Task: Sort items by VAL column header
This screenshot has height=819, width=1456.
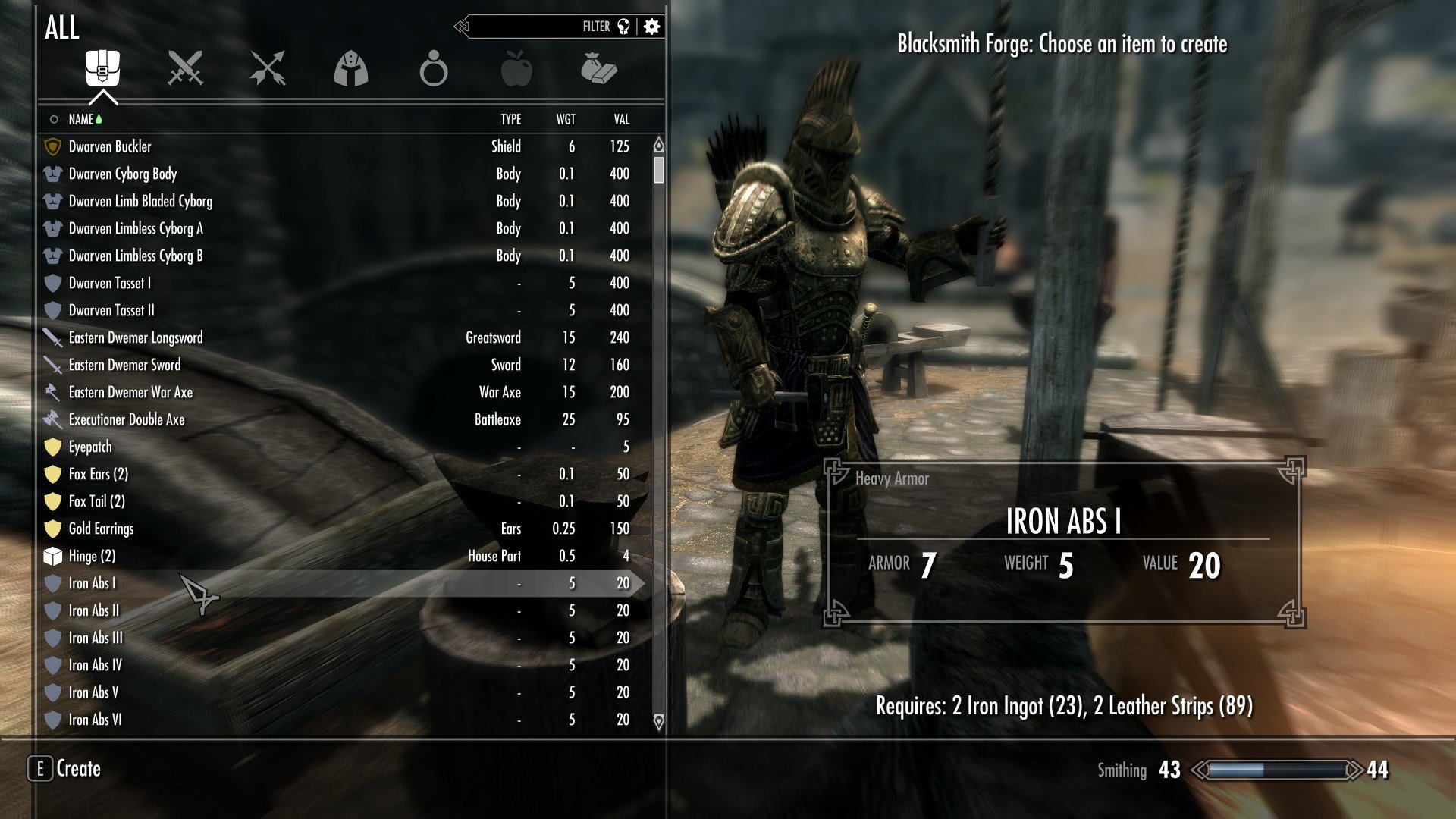Action: [621, 119]
